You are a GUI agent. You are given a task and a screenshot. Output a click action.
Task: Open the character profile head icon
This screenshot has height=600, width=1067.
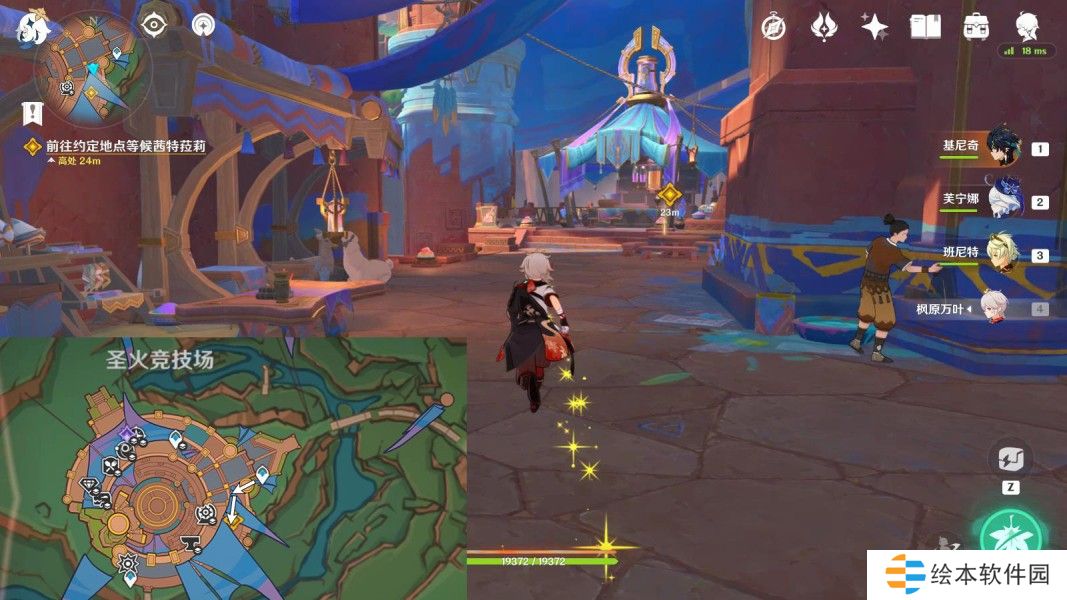tap(1027, 25)
